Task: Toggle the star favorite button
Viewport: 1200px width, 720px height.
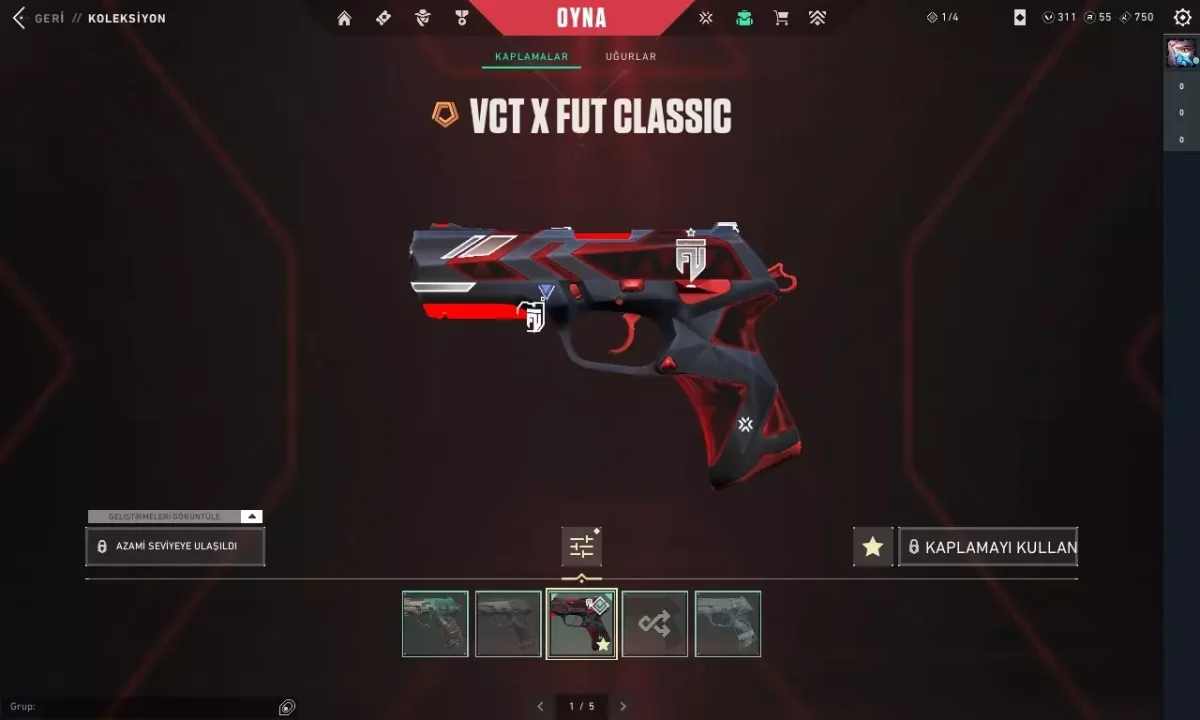Action: [x=873, y=547]
